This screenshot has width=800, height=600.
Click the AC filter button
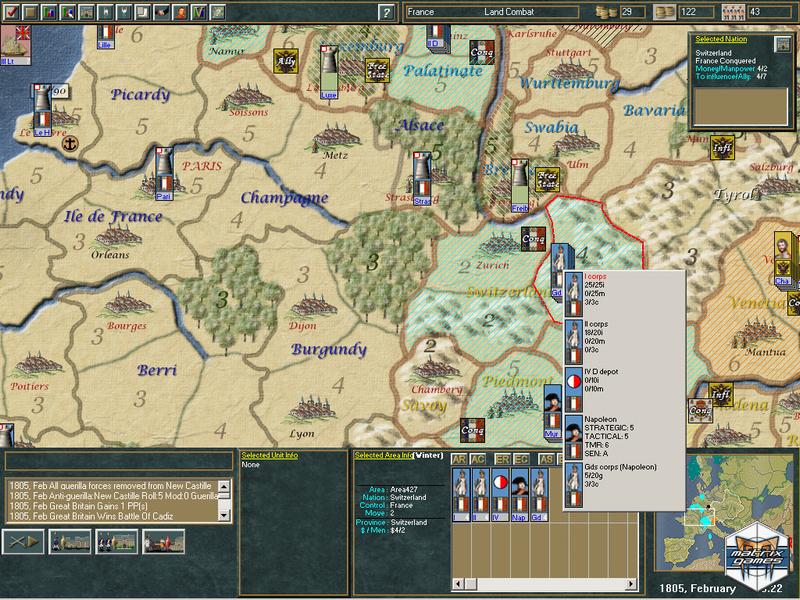click(480, 459)
